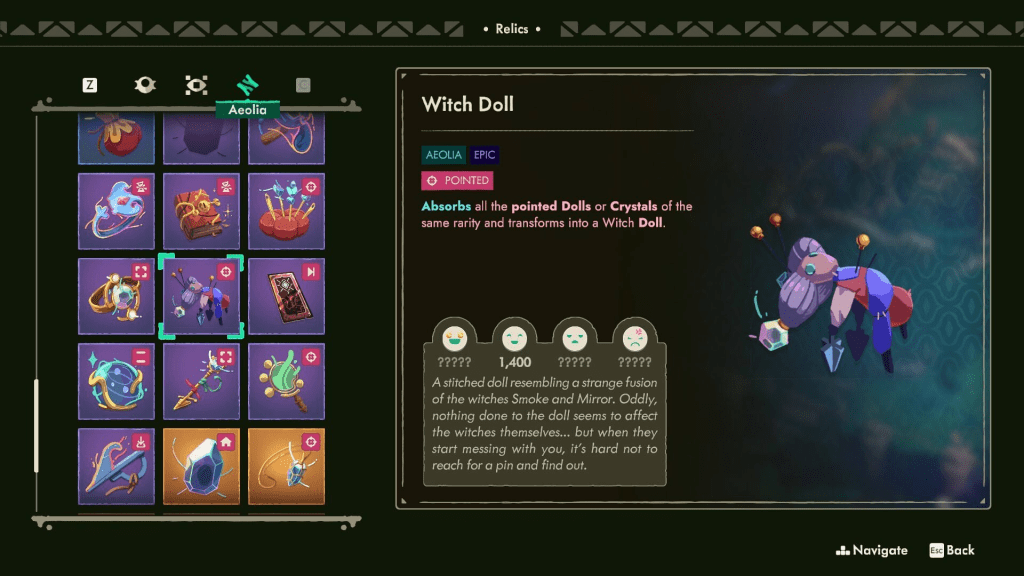Choose the red spellbook relic
1024x576 pixels.
click(x=201, y=212)
